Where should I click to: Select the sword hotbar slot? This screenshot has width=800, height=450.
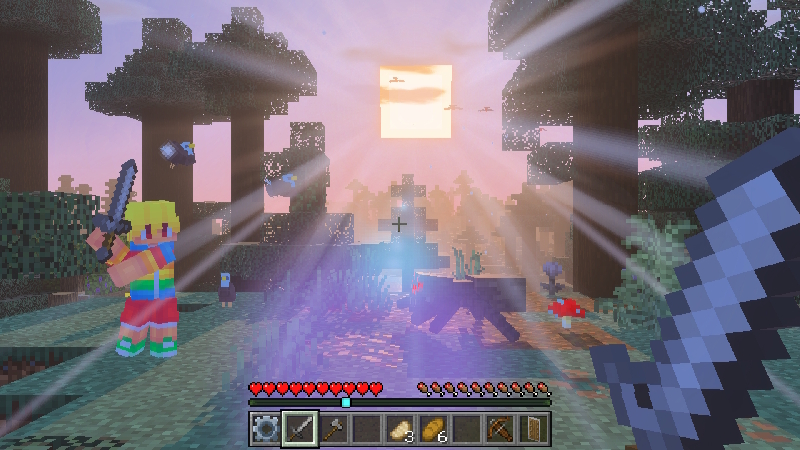point(299,430)
